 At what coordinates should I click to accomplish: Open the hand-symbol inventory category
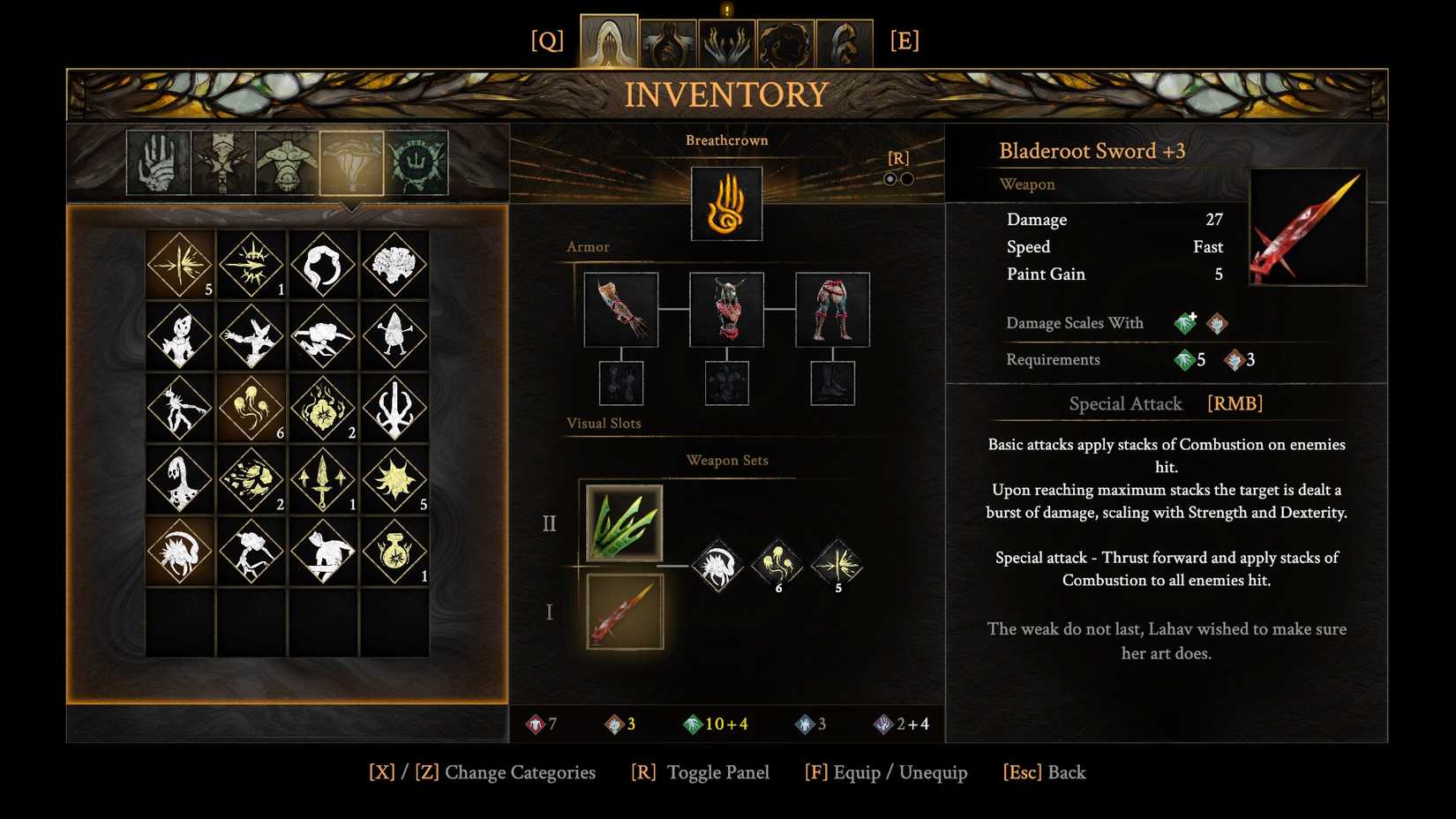click(x=158, y=162)
